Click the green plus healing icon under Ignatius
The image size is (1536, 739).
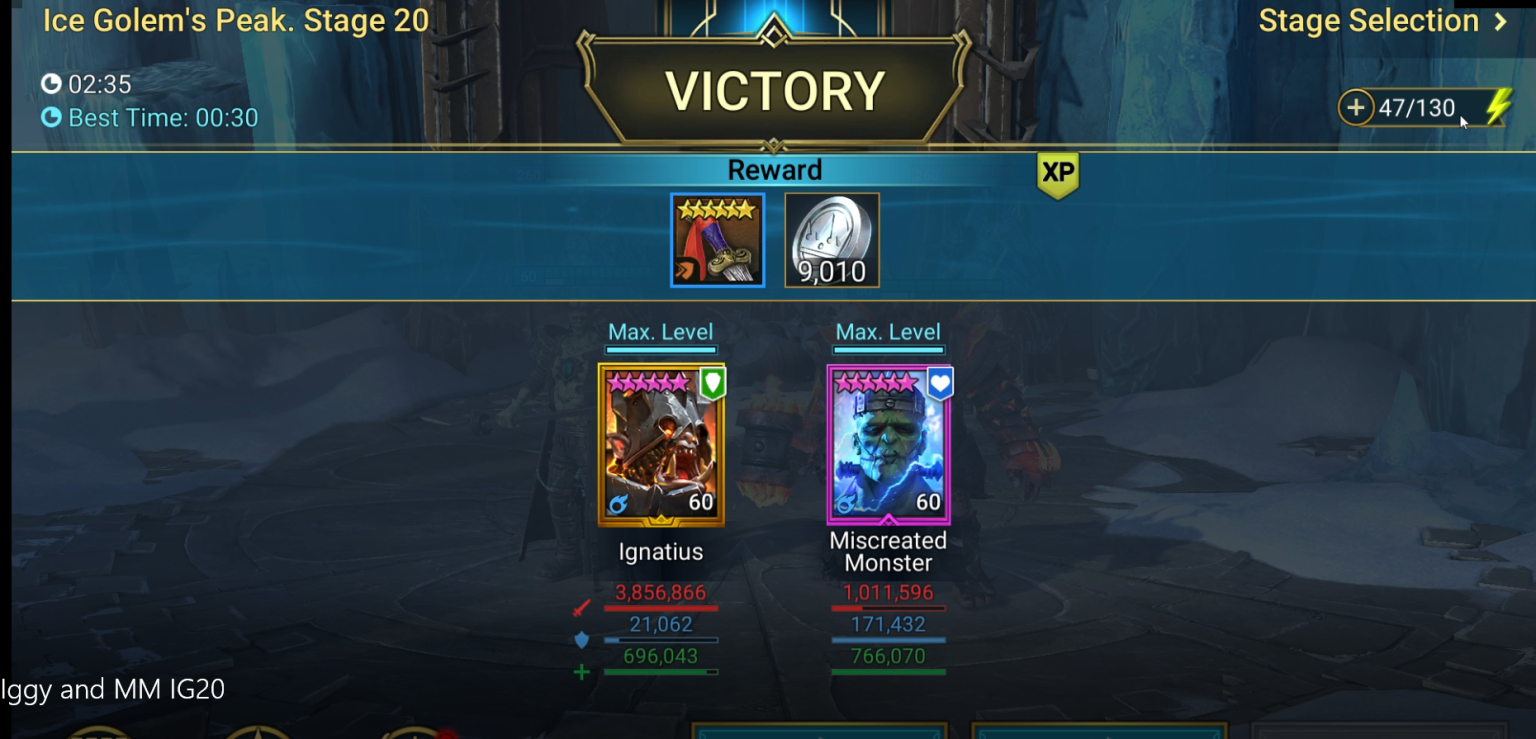(580, 672)
